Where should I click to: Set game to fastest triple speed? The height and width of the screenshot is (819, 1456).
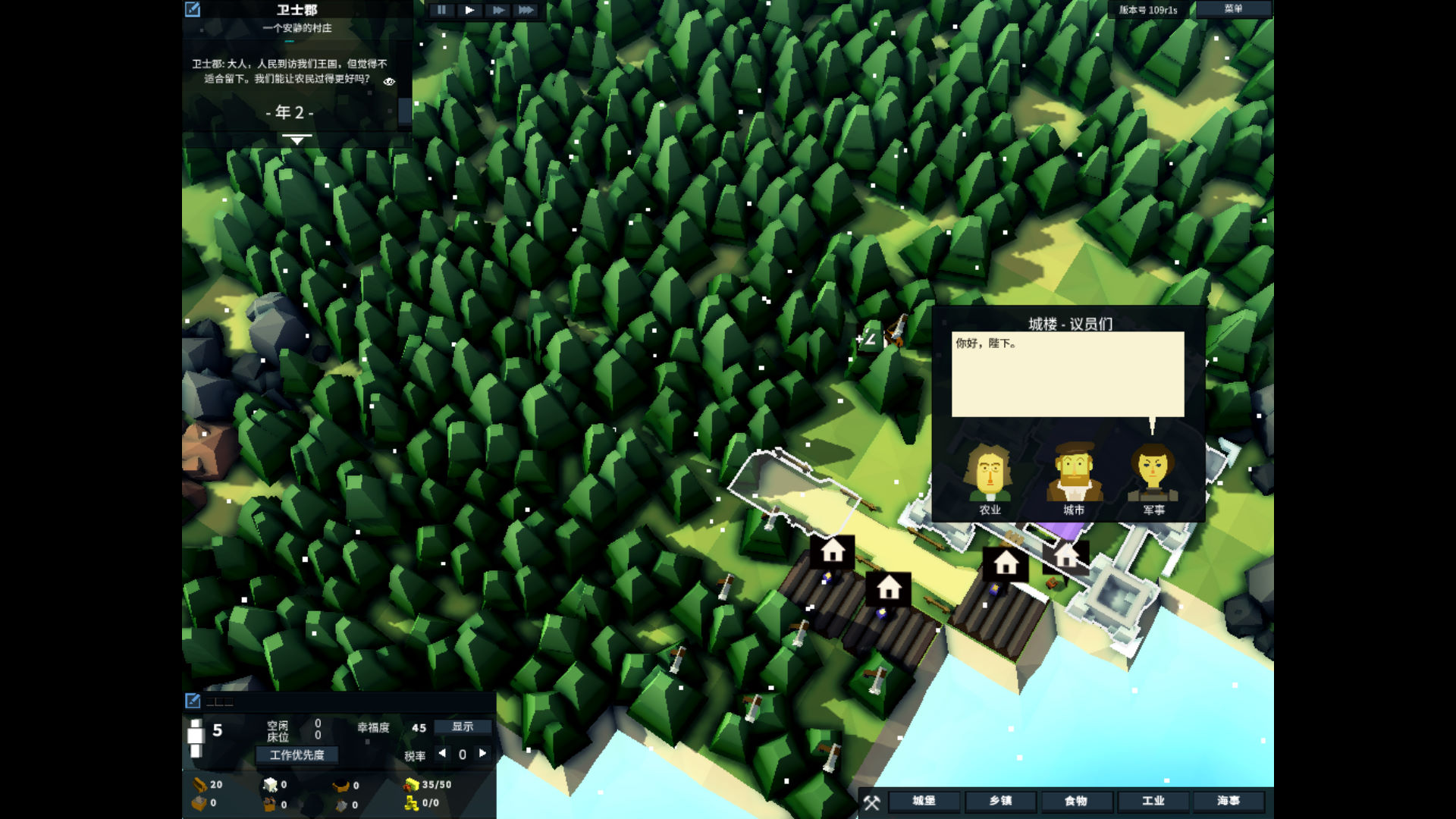[x=526, y=10]
